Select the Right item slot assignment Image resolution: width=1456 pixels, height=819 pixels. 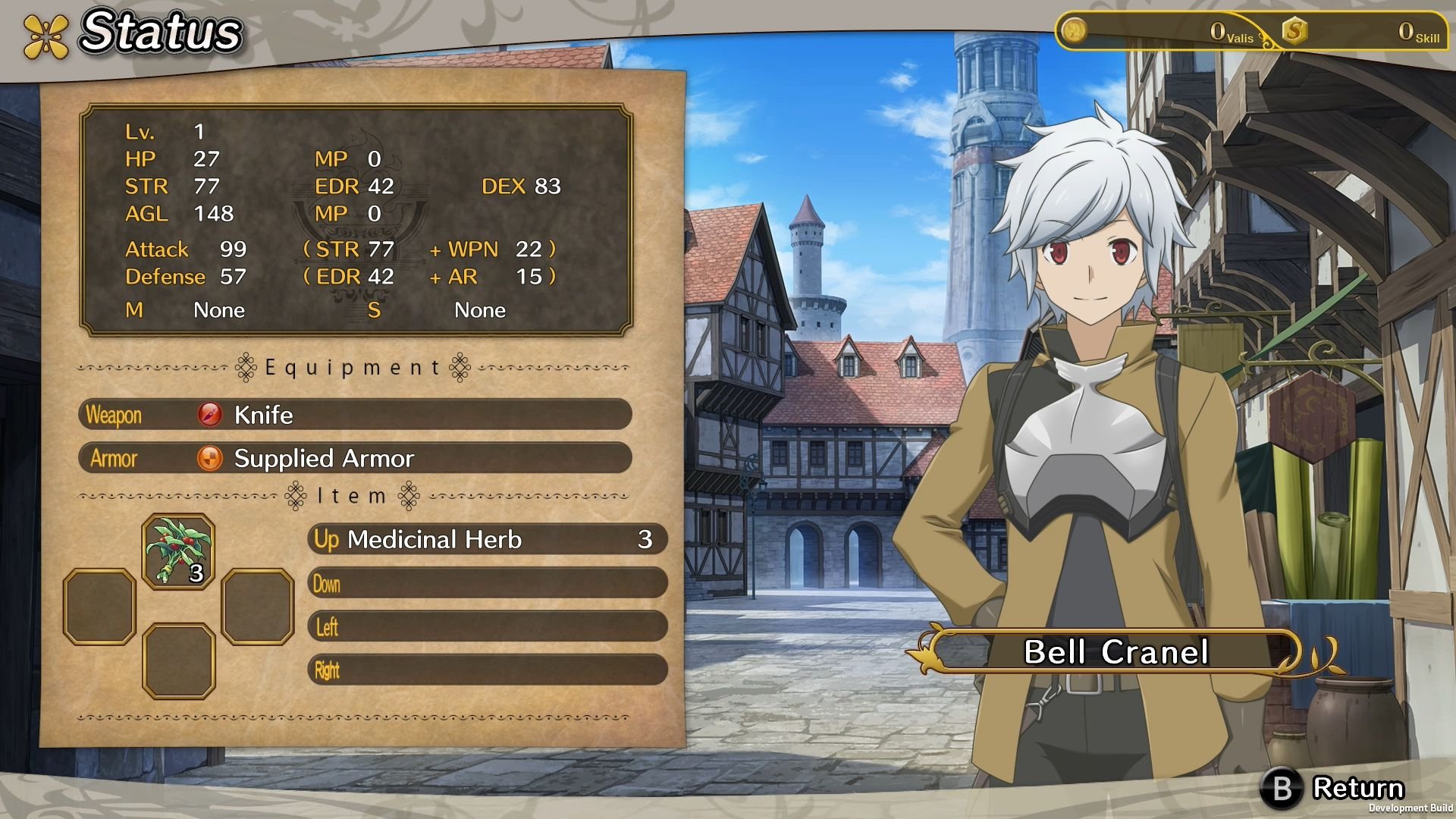(x=485, y=670)
